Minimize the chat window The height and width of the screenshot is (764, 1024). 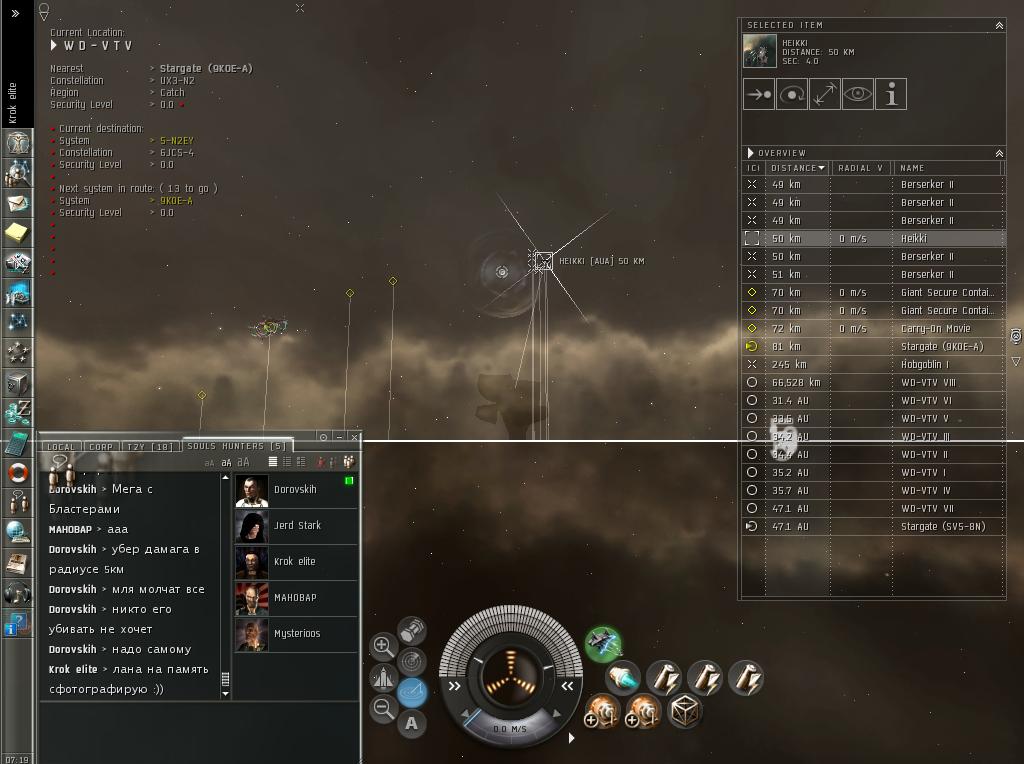click(x=339, y=437)
